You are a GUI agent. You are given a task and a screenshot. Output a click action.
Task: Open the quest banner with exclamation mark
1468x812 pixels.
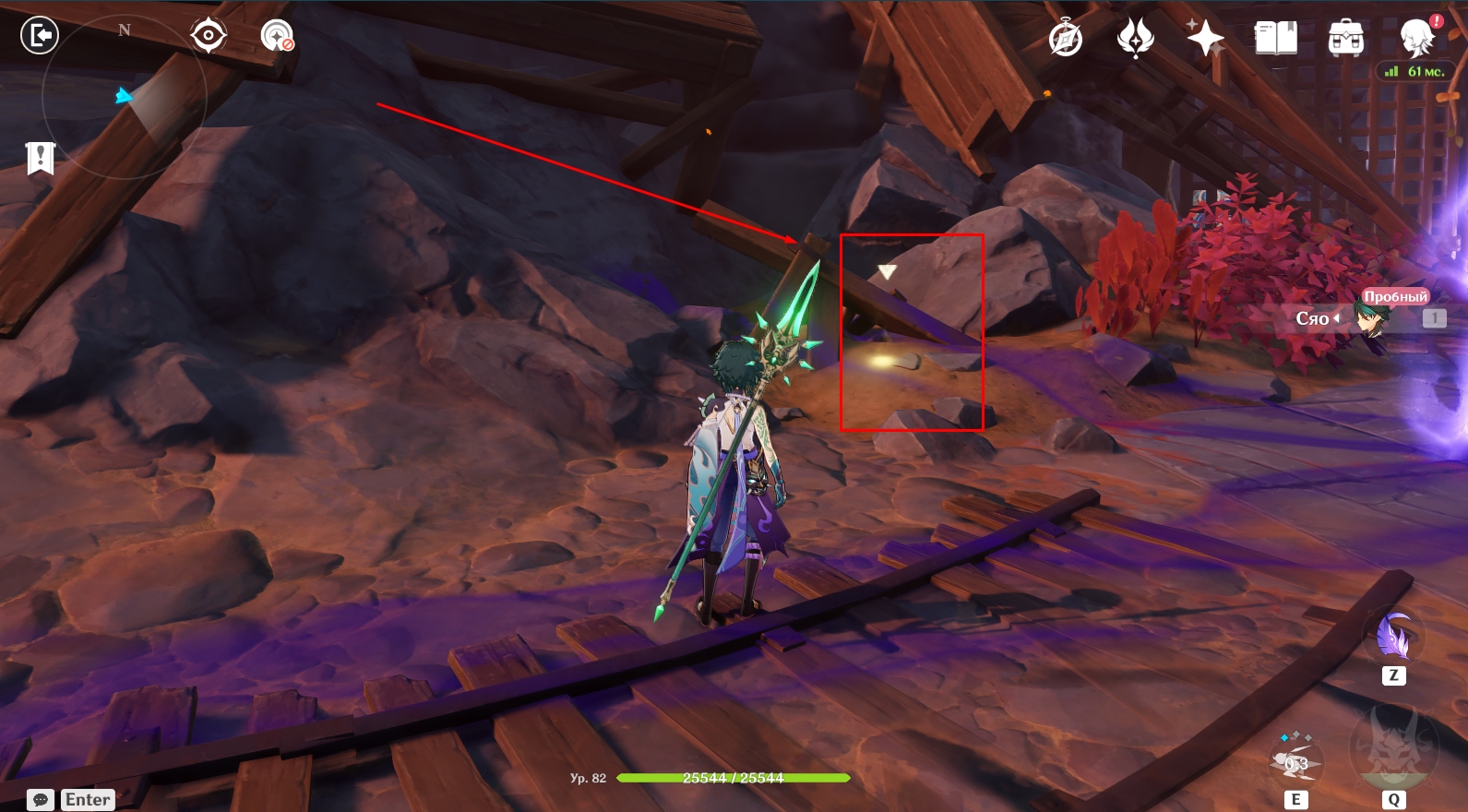pos(41,158)
